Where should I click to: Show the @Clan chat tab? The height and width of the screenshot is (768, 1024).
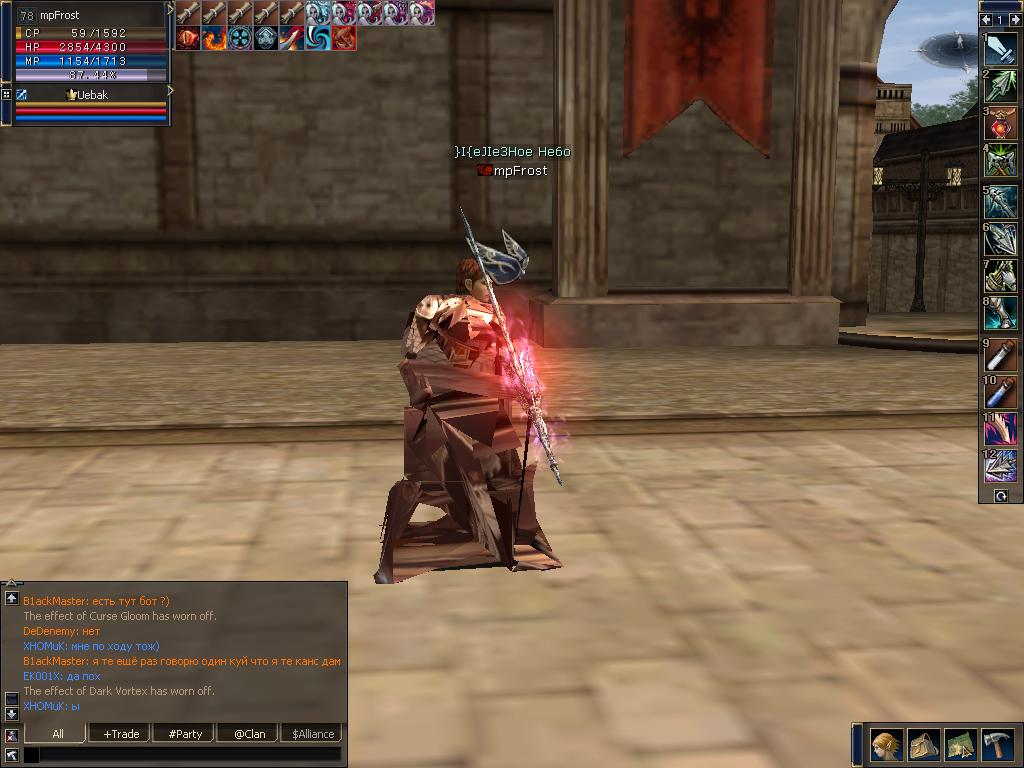[249, 734]
